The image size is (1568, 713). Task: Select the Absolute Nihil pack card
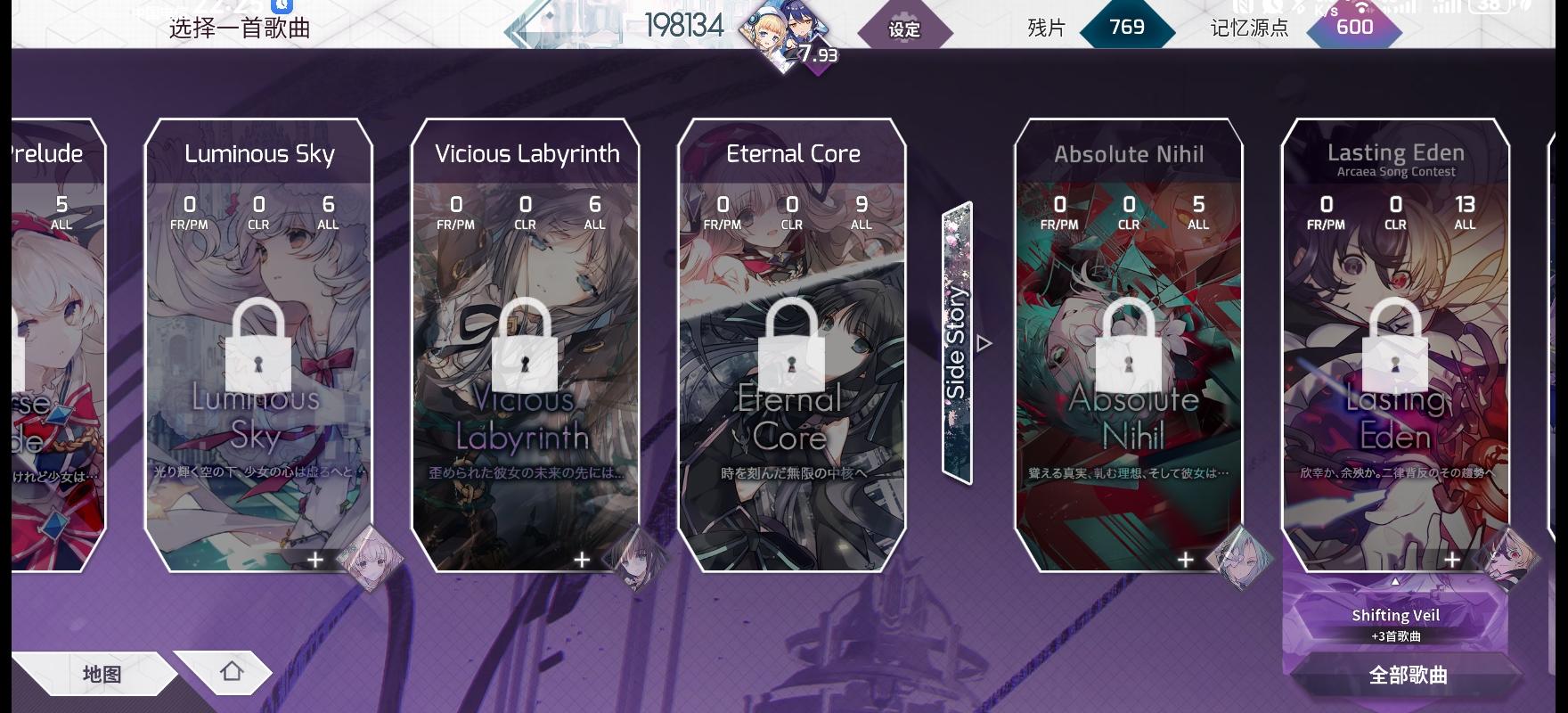1127,348
